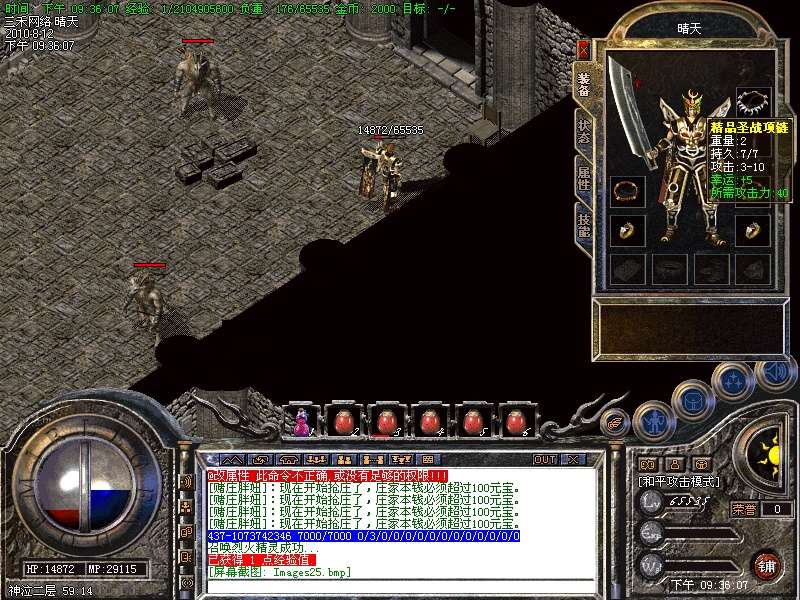Click the winged round button
Viewport: 800px width, 600px height.
coord(616,424)
